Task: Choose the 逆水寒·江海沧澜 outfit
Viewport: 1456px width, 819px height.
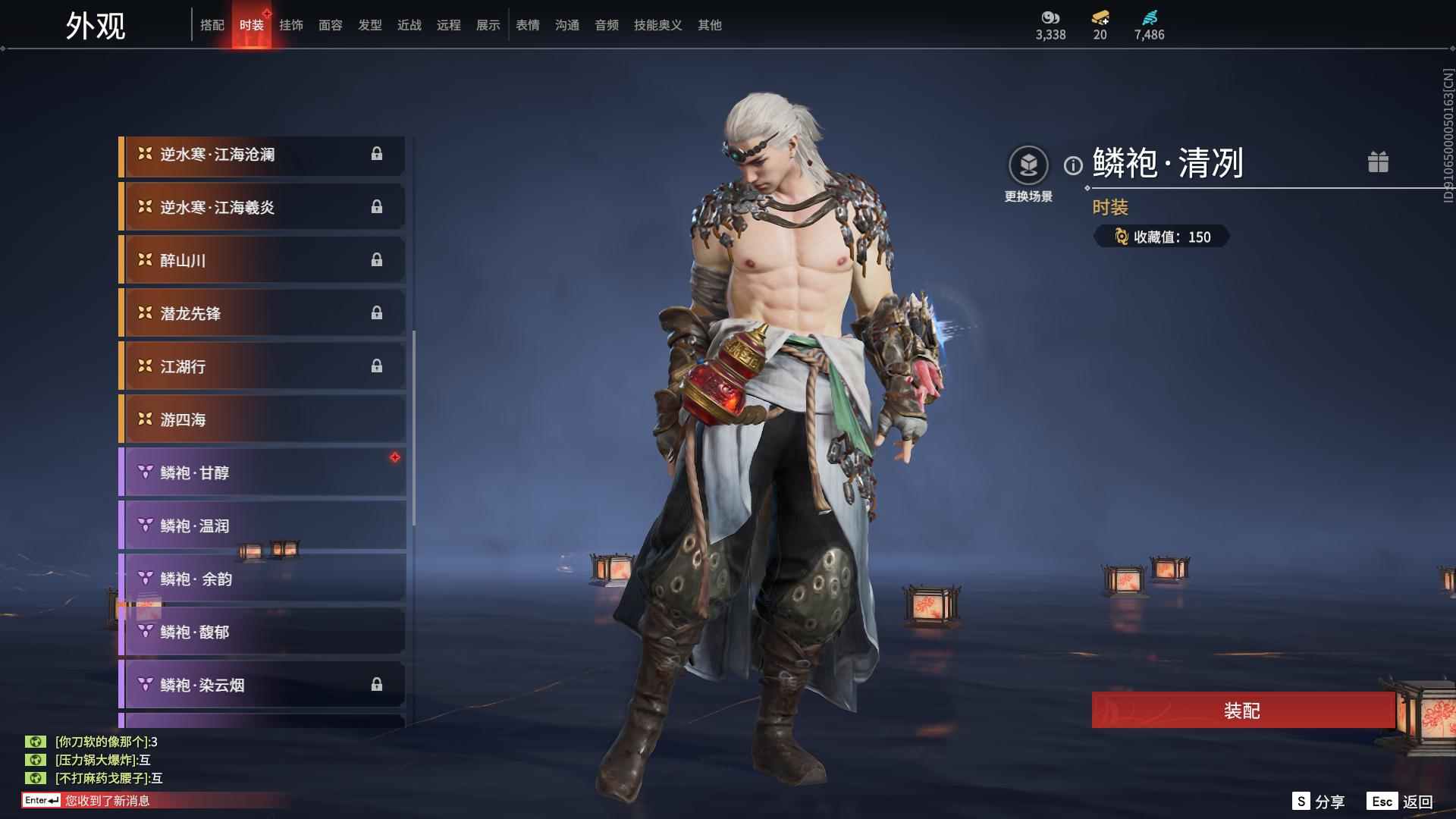Action: tap(262, 155)
